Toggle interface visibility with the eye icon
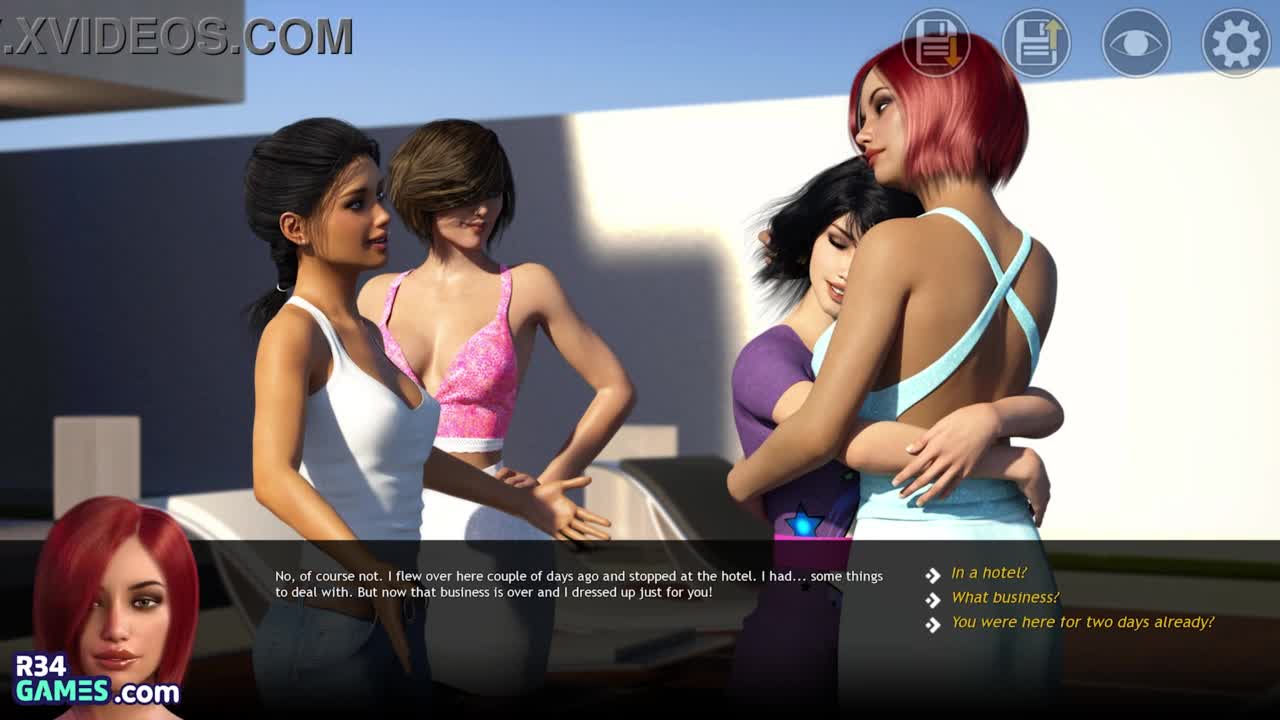 [1136, 43]
